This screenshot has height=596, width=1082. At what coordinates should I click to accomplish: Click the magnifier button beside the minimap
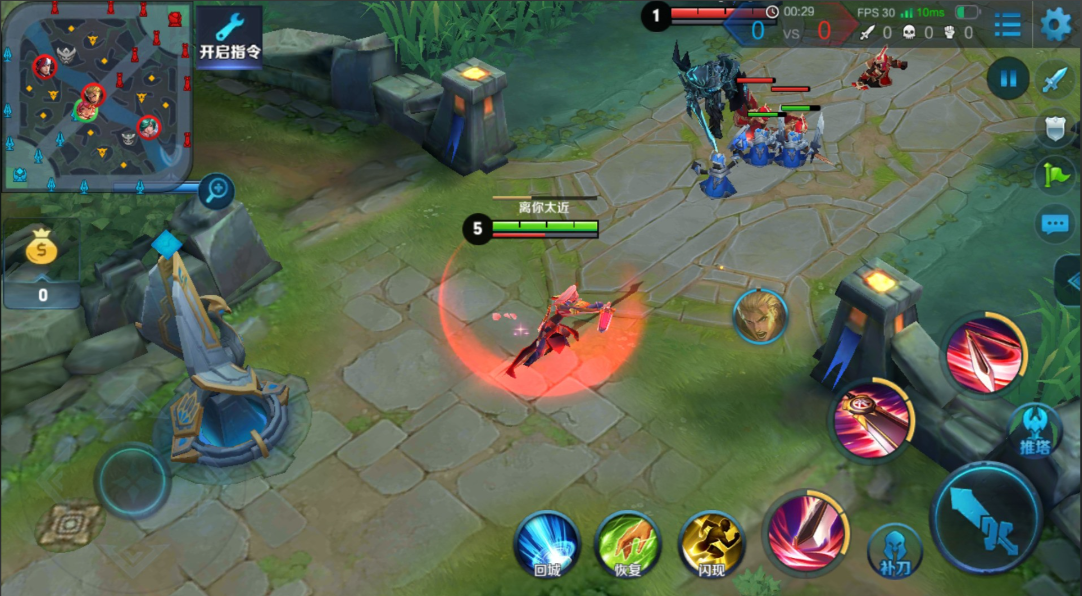(x=215, y=188)
